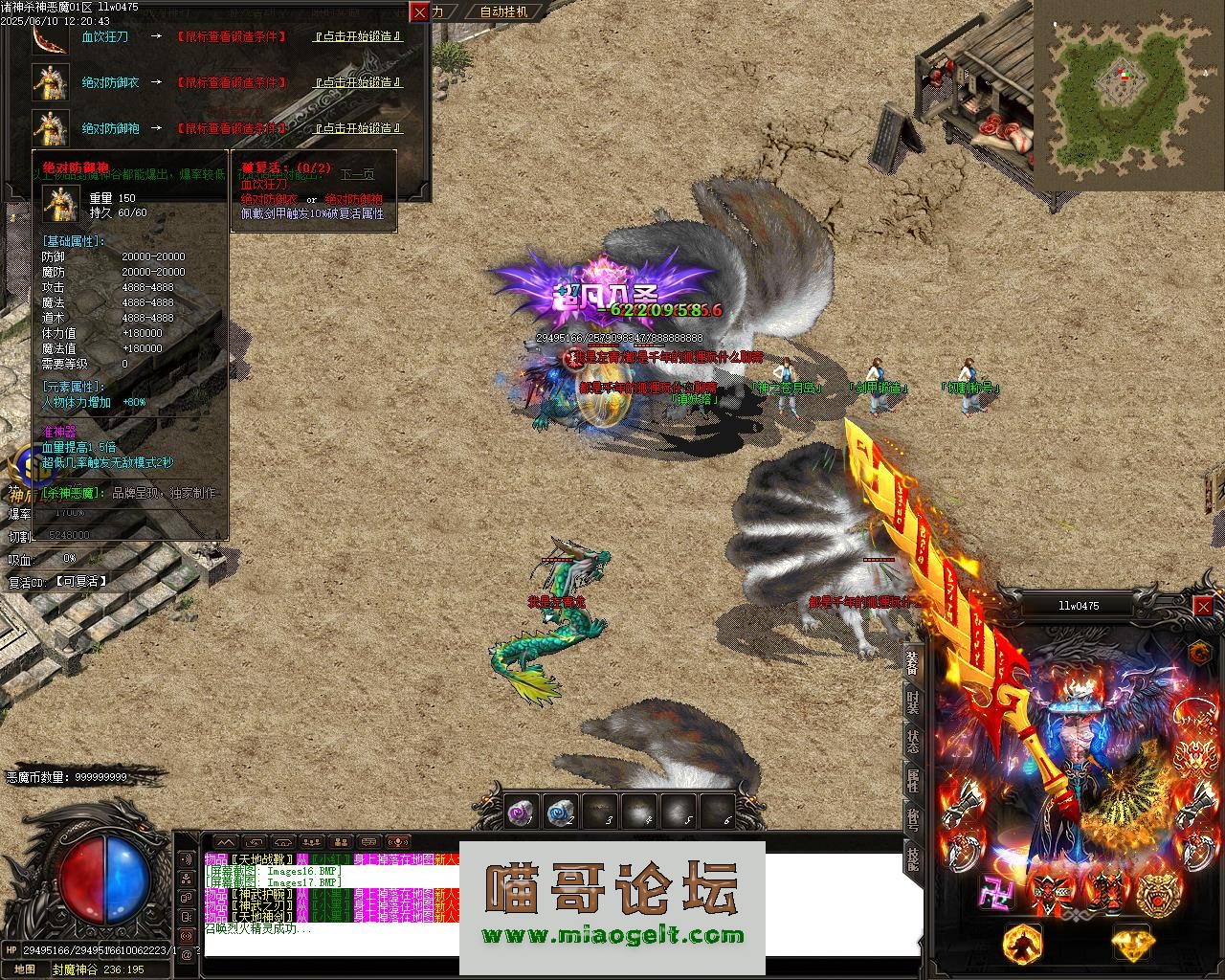Start forging the 绝对防御衣 armor
Screen dimensions: 1225x980
click(x=358, y=82)
